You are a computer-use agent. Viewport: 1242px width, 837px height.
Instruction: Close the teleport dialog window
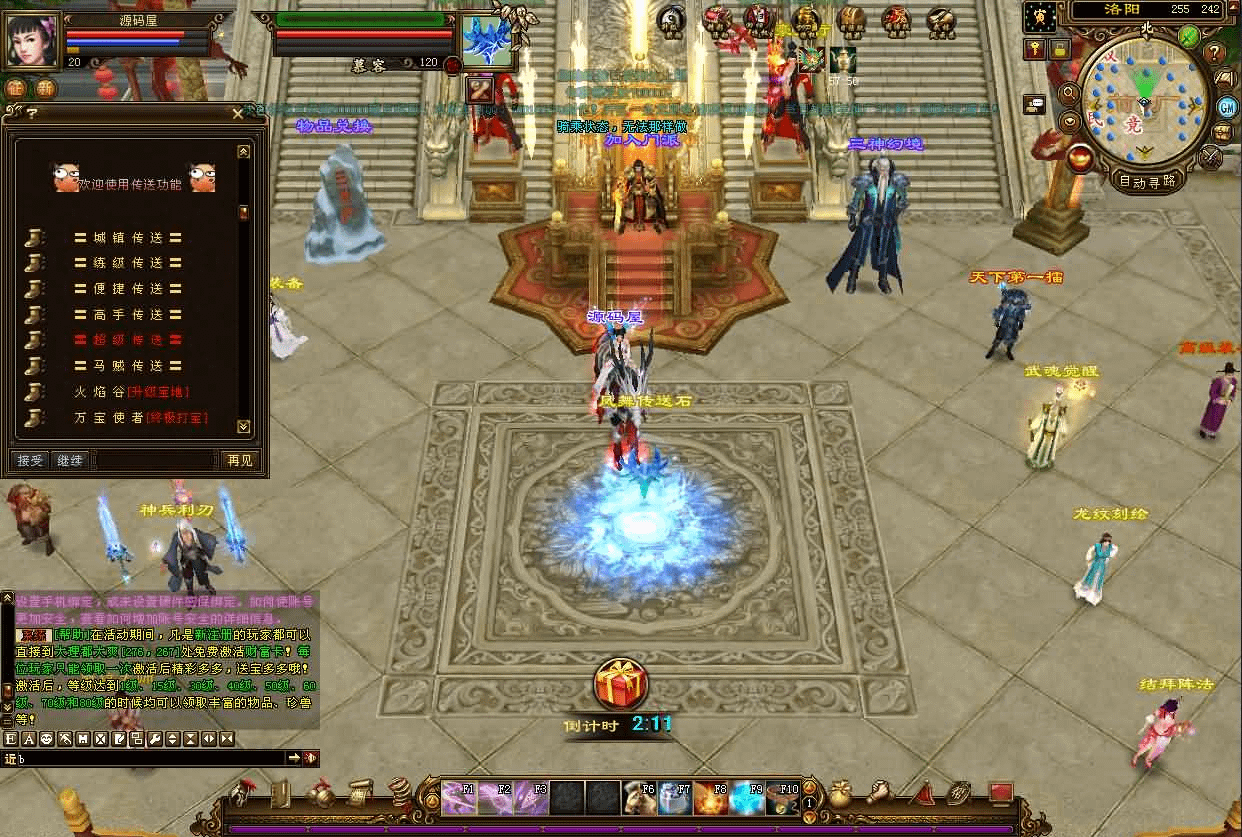(237, 114)
